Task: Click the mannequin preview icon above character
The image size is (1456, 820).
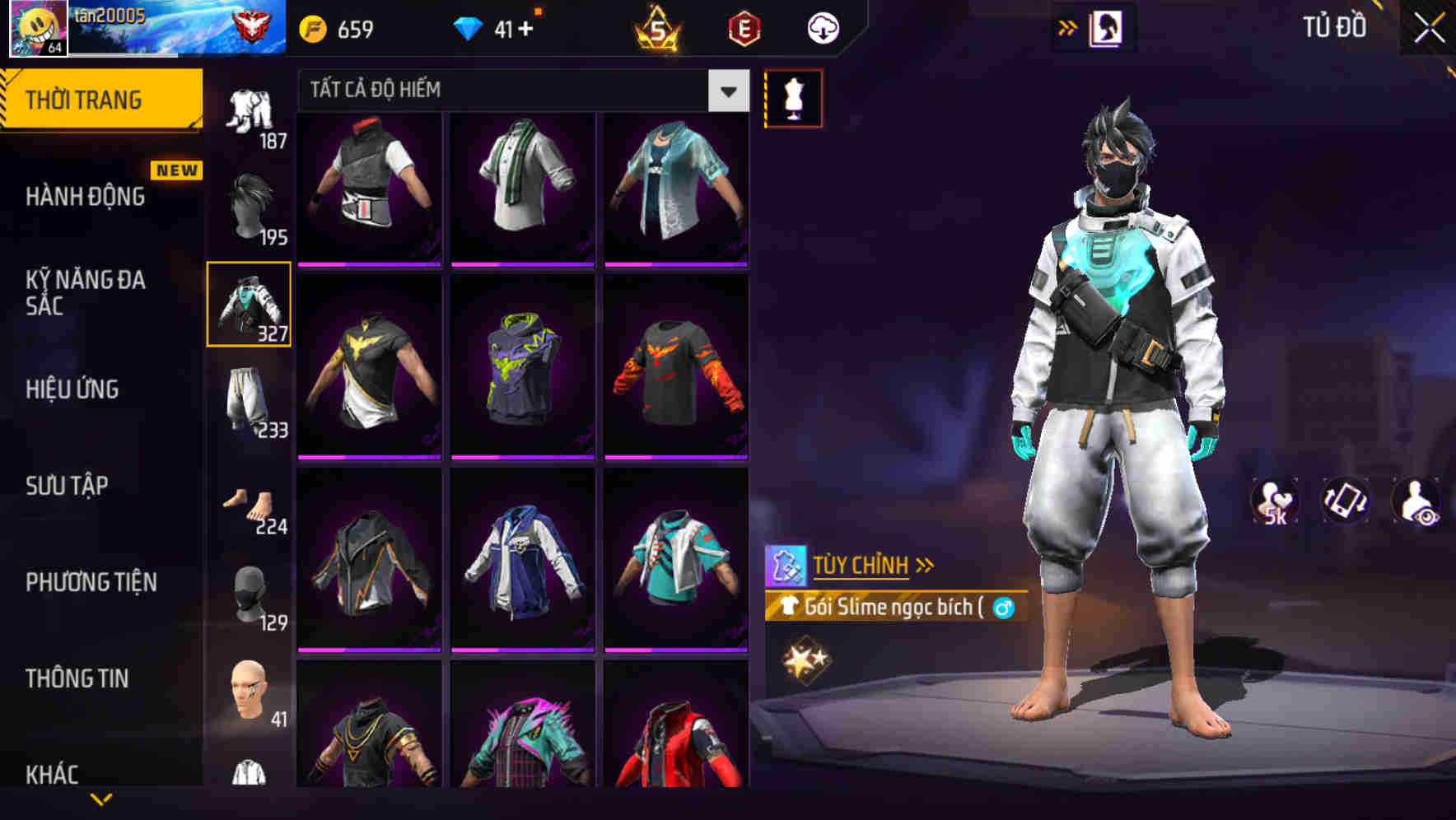Action: [x=793, y=97]
